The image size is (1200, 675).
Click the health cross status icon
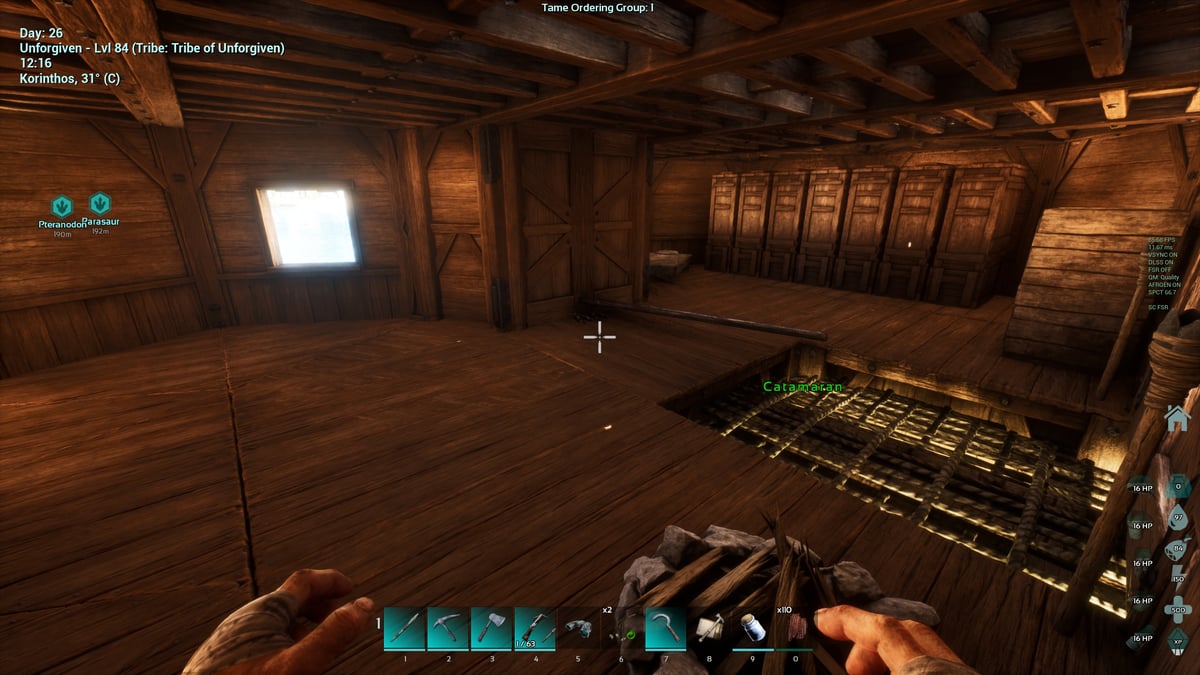tap(1178, 611)
